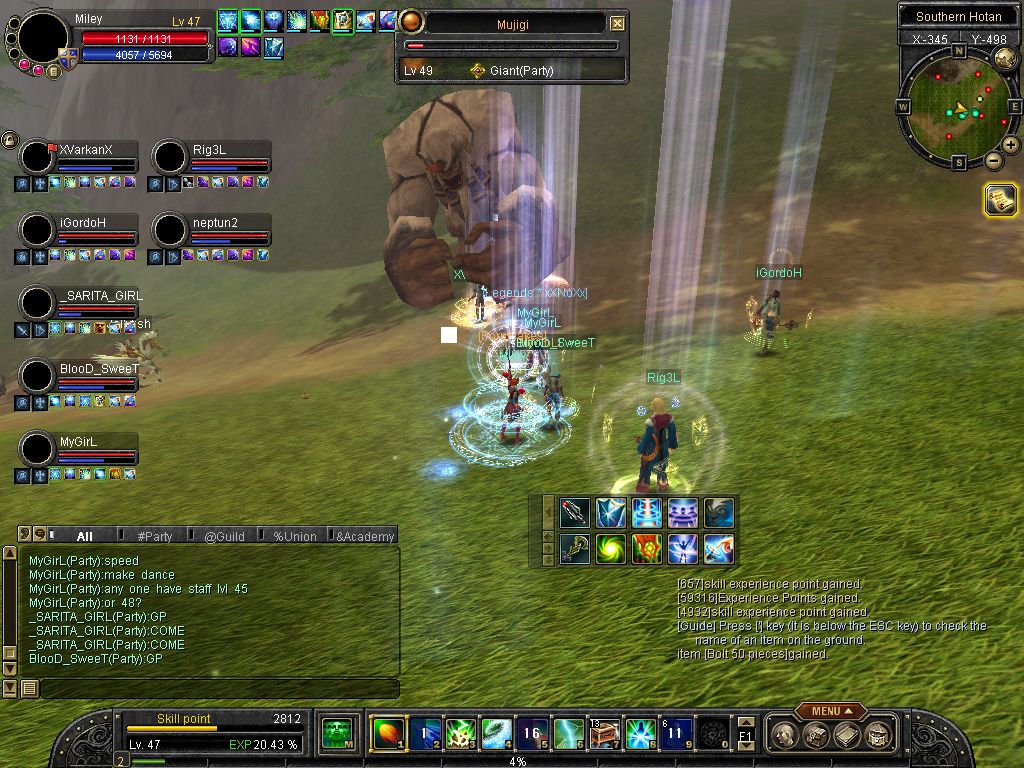Open the &Academy chat tab
1024x768 pixels.
pyautogui.click(x=365, y=536)
